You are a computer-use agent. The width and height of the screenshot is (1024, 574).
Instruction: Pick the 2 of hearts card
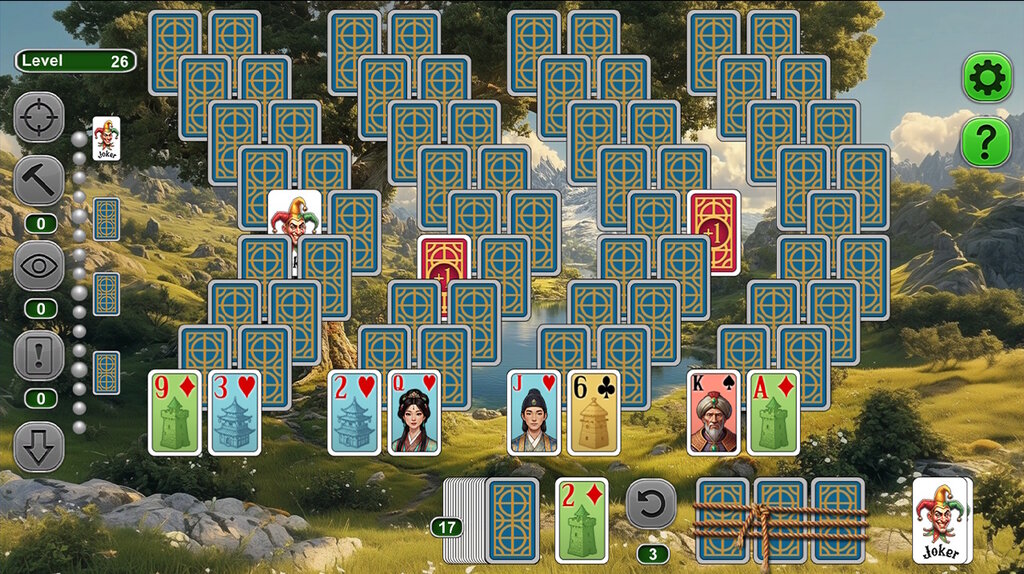(x=355, y=412)
